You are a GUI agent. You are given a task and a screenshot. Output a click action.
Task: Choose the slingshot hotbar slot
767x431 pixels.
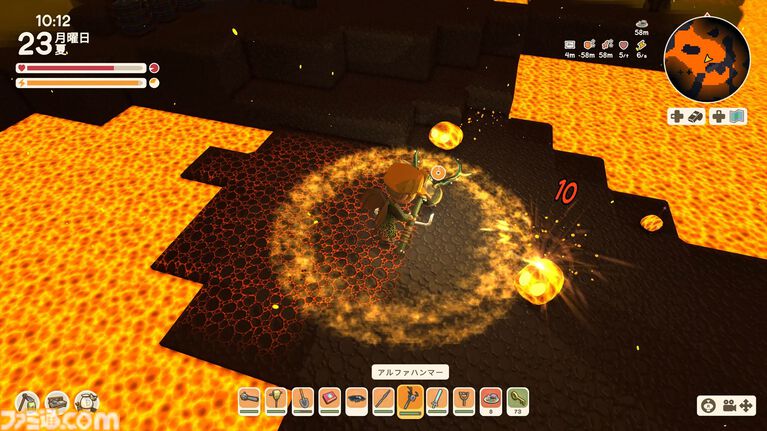(463, 400)
